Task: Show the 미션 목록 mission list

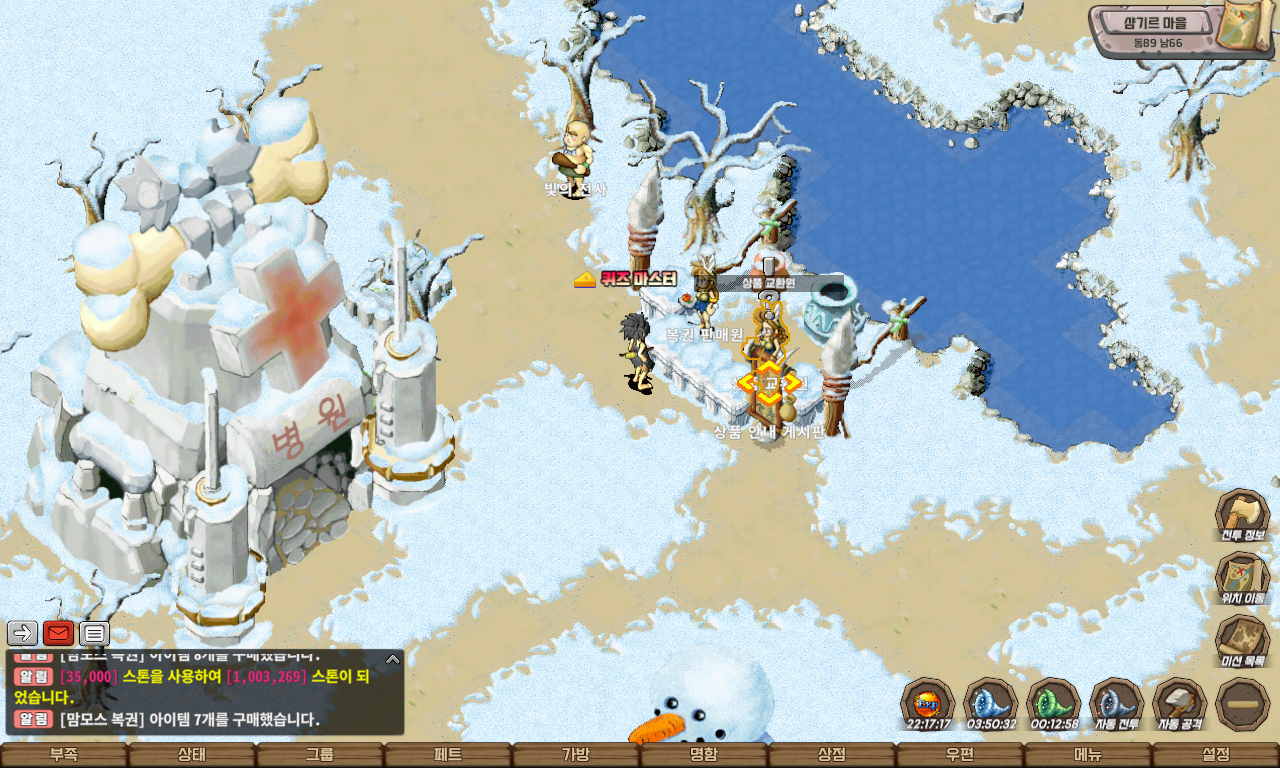Action: [1242, 641]
